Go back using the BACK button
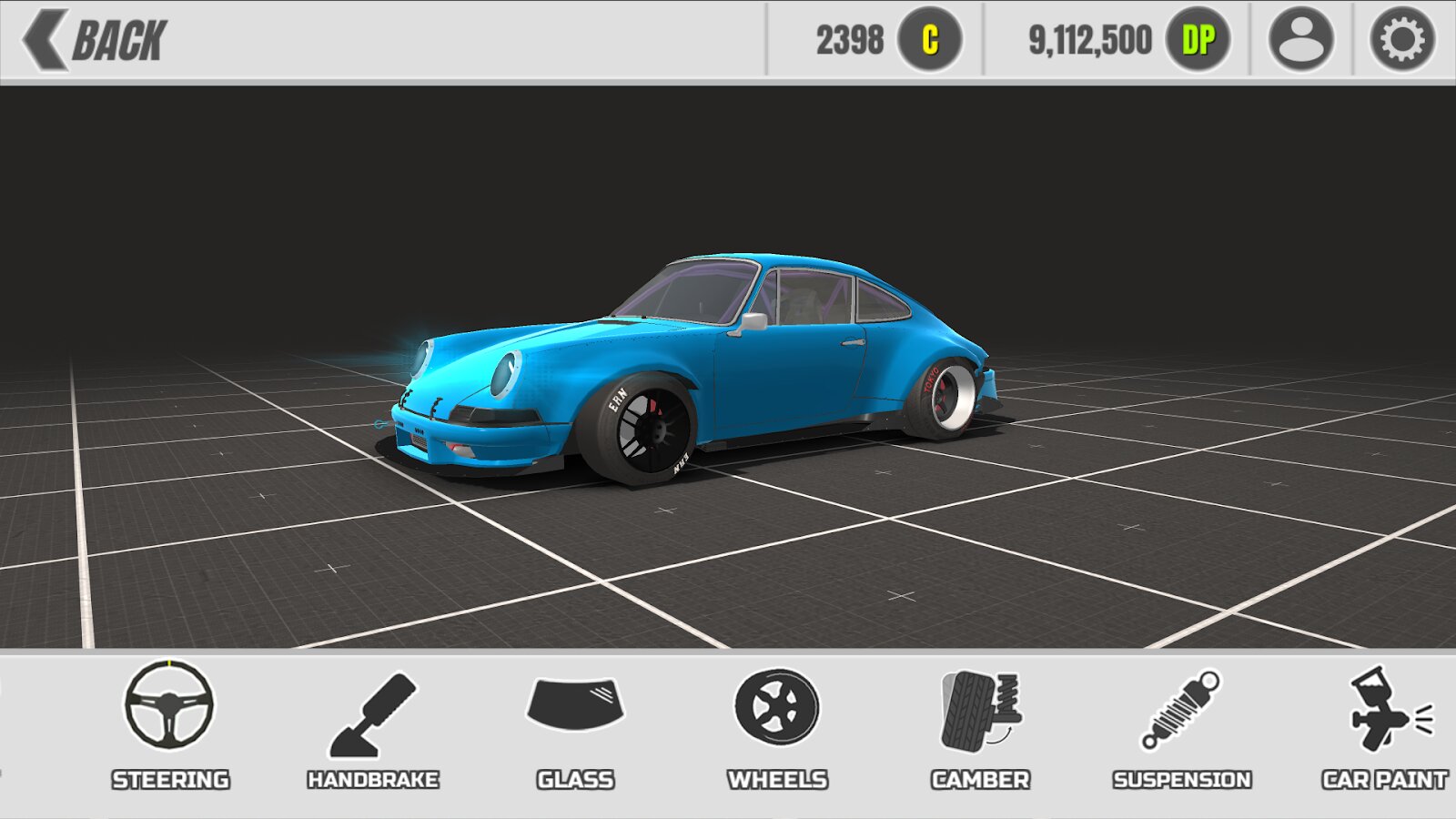The width and height of the screenshot is (1456, 819). click(96, 40)
